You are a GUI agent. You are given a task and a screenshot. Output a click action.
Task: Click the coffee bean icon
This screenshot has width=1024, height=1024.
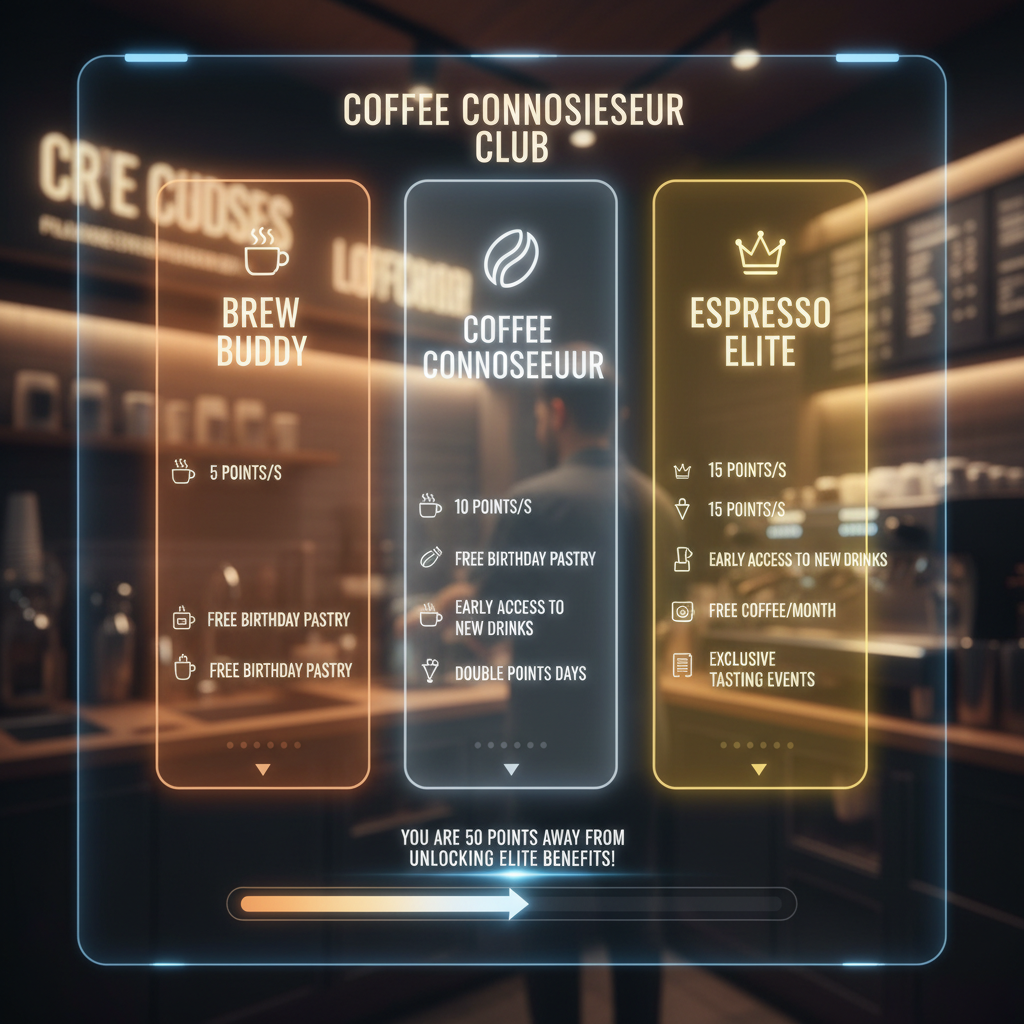(511, 259)
